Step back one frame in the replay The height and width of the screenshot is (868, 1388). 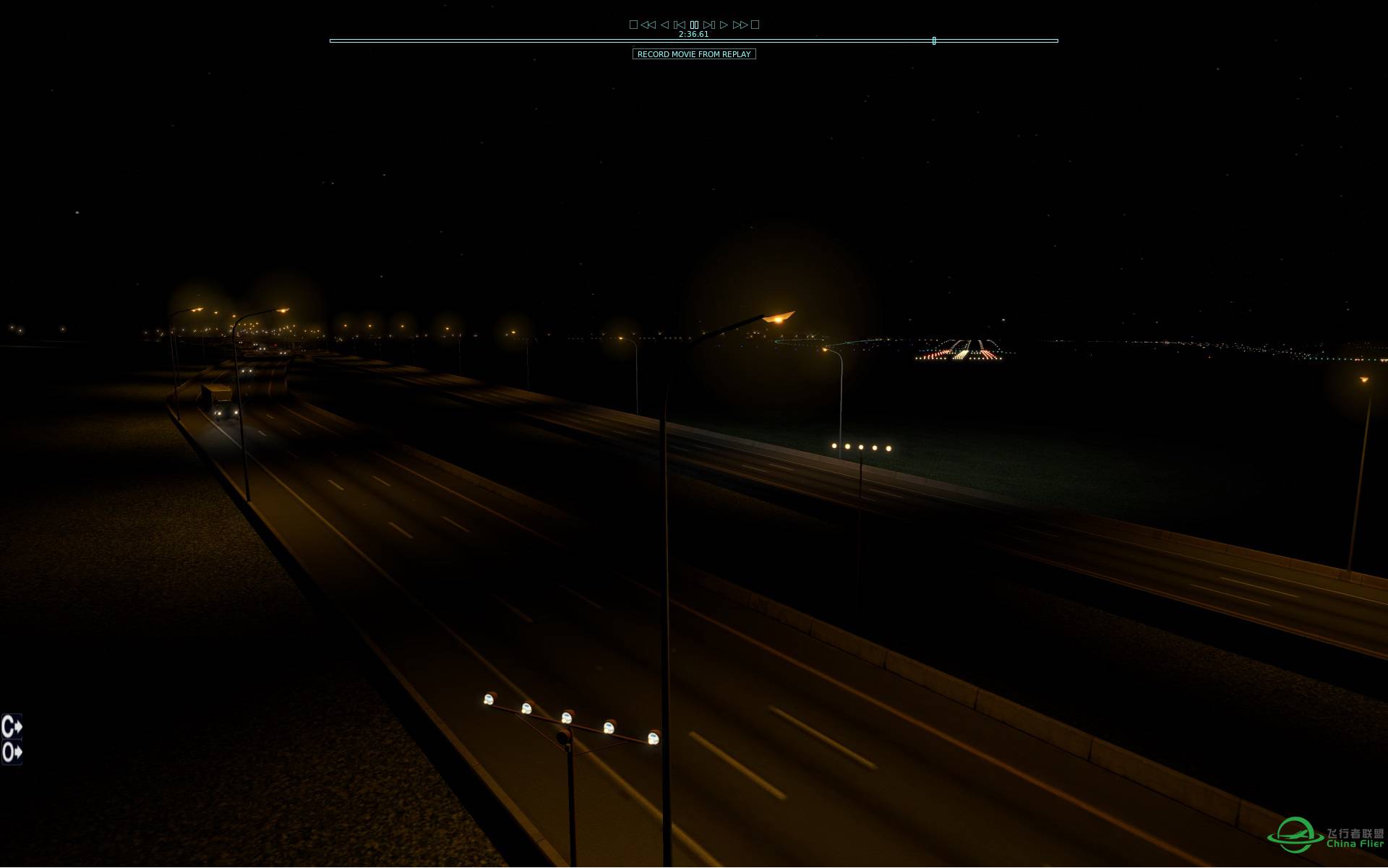coord(680,24)
